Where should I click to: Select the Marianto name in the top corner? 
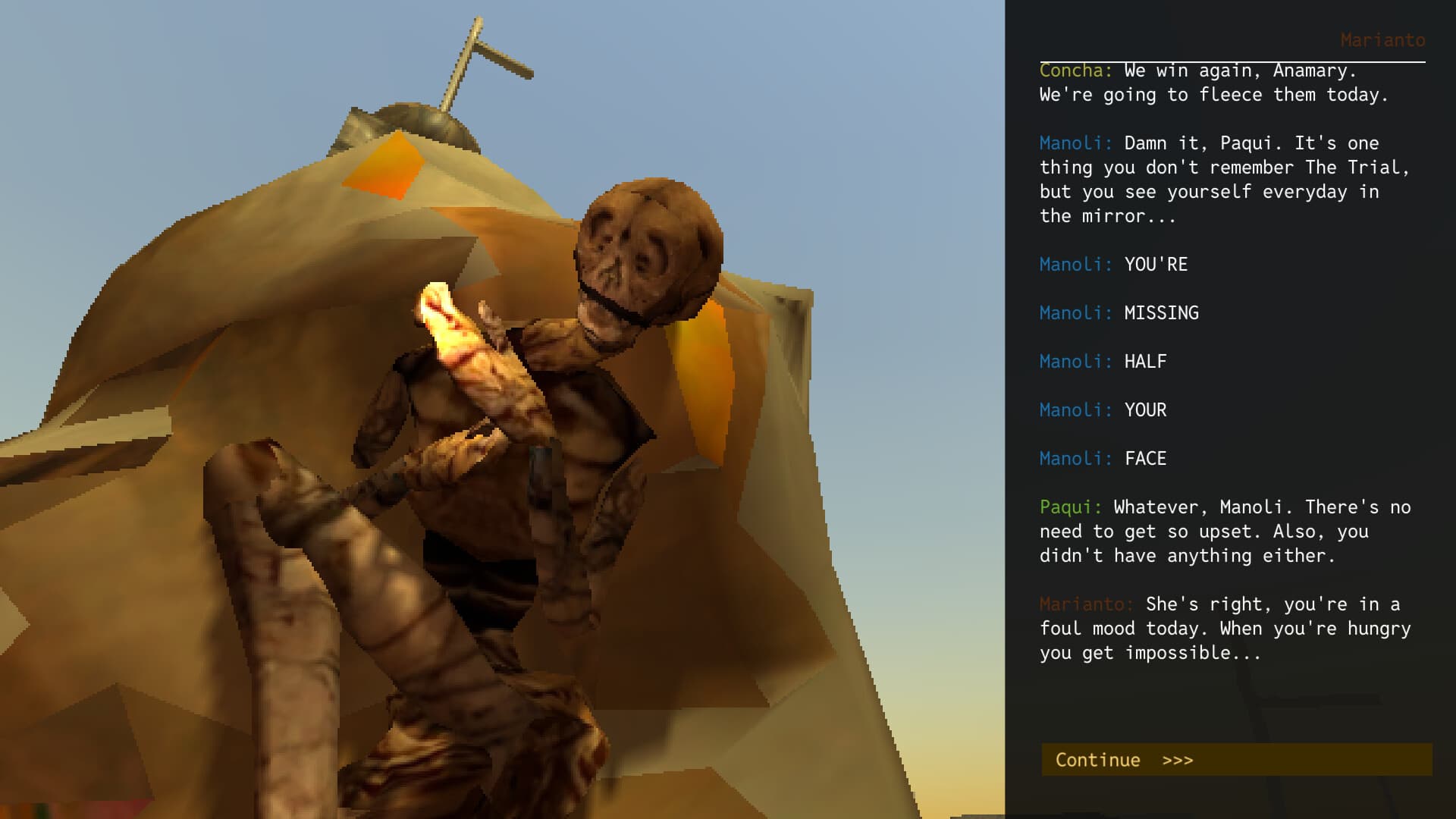click(x=1383, y=40)
